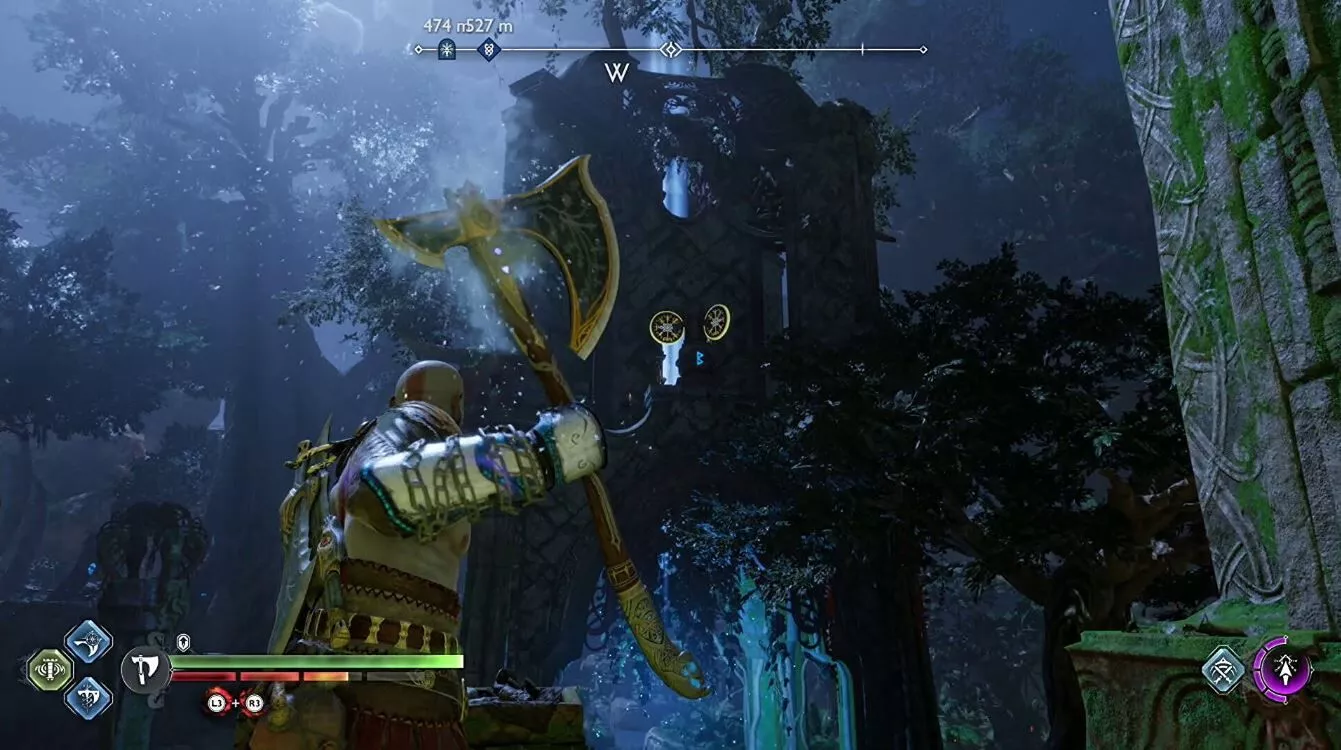Click the shield icon above the health bar

(183, 641)
